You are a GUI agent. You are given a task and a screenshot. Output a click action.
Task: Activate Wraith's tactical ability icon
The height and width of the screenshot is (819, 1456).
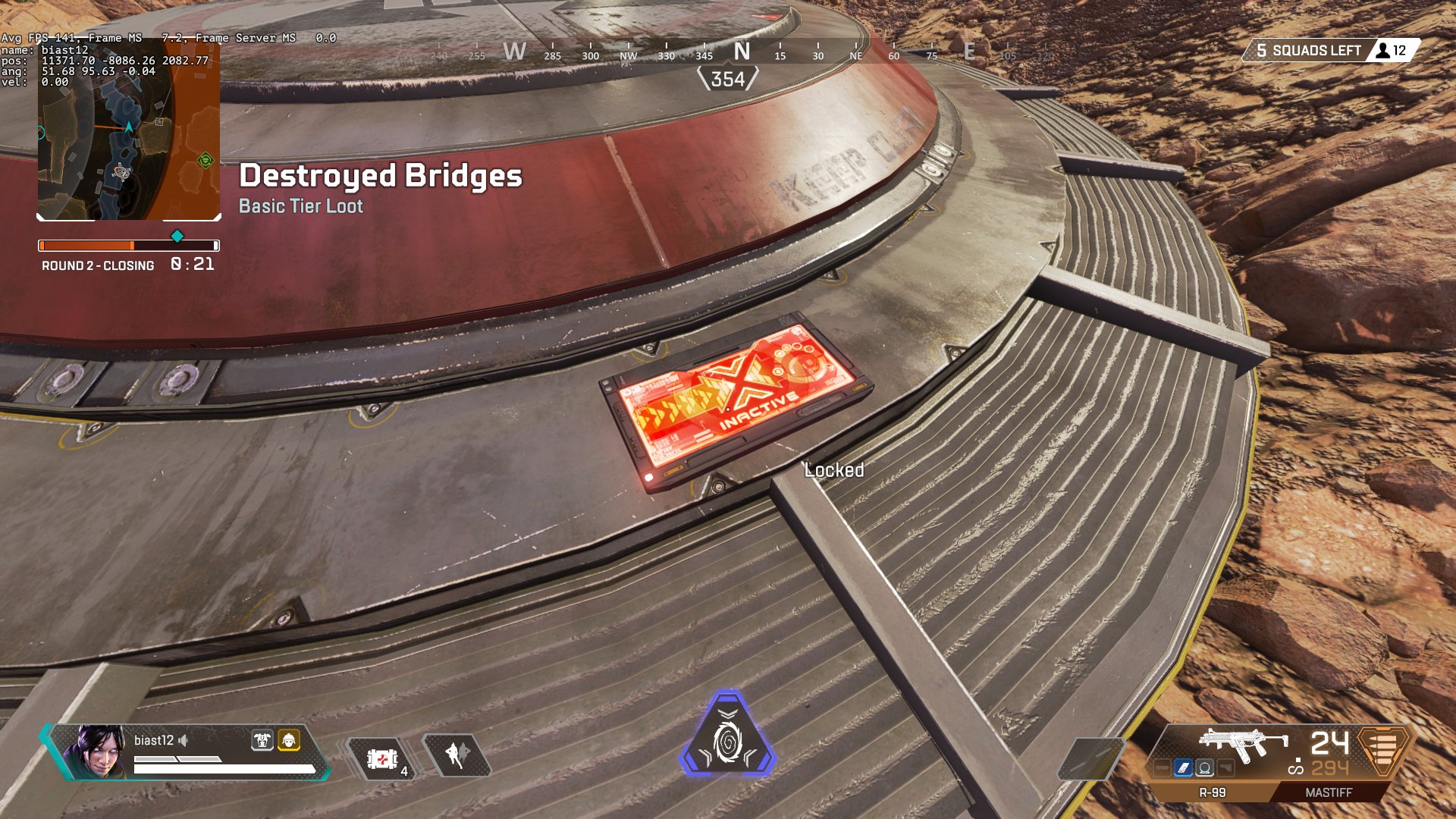pos(457,755)
